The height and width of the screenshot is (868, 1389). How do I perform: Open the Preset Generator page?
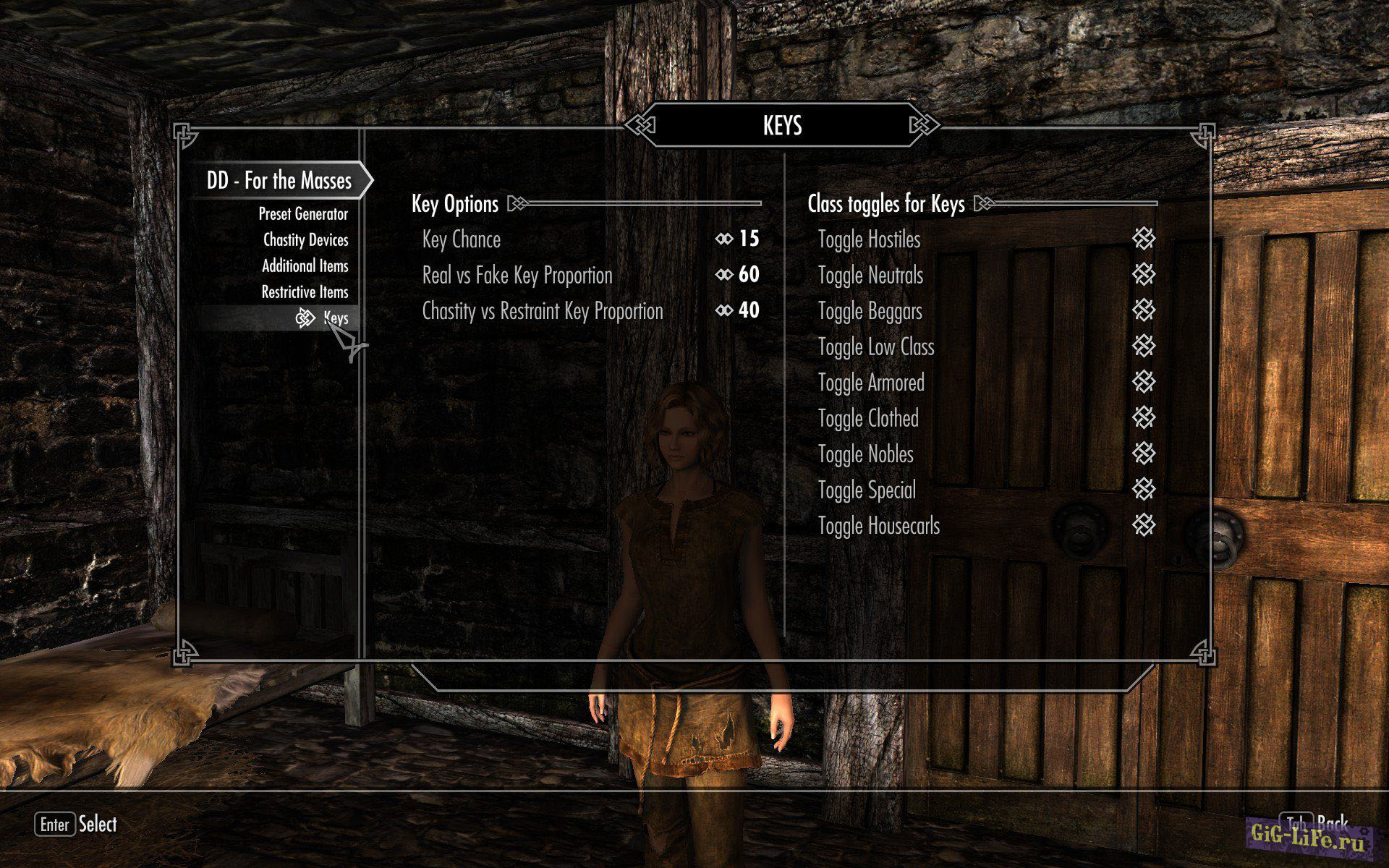point(303,214)
